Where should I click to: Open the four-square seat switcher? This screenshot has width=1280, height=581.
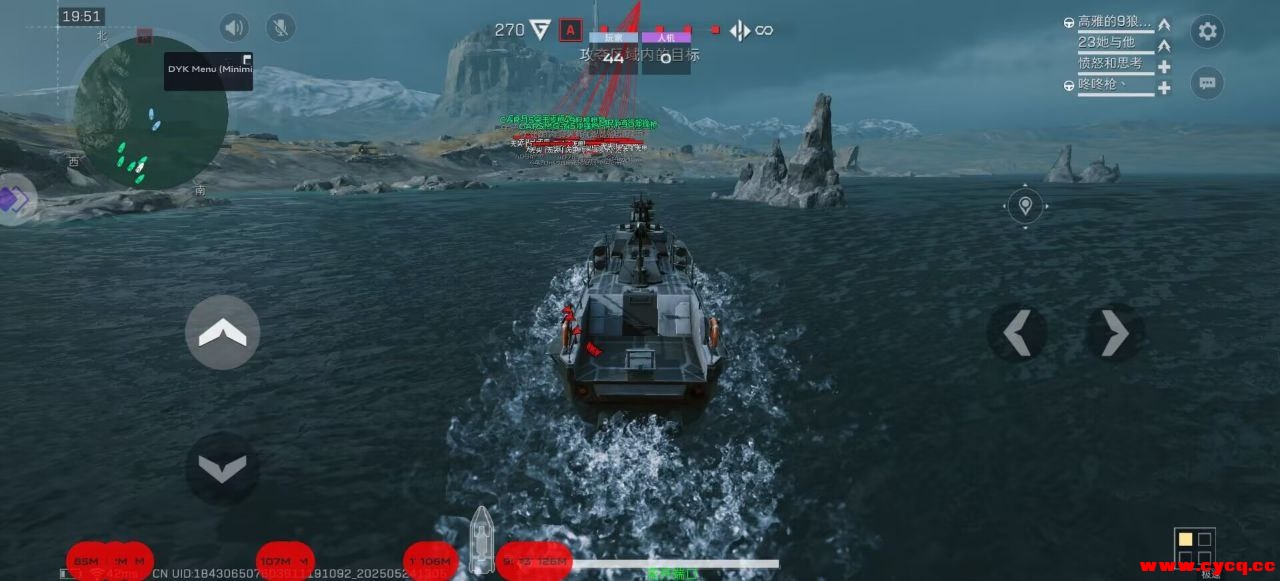pos(1194,548)
